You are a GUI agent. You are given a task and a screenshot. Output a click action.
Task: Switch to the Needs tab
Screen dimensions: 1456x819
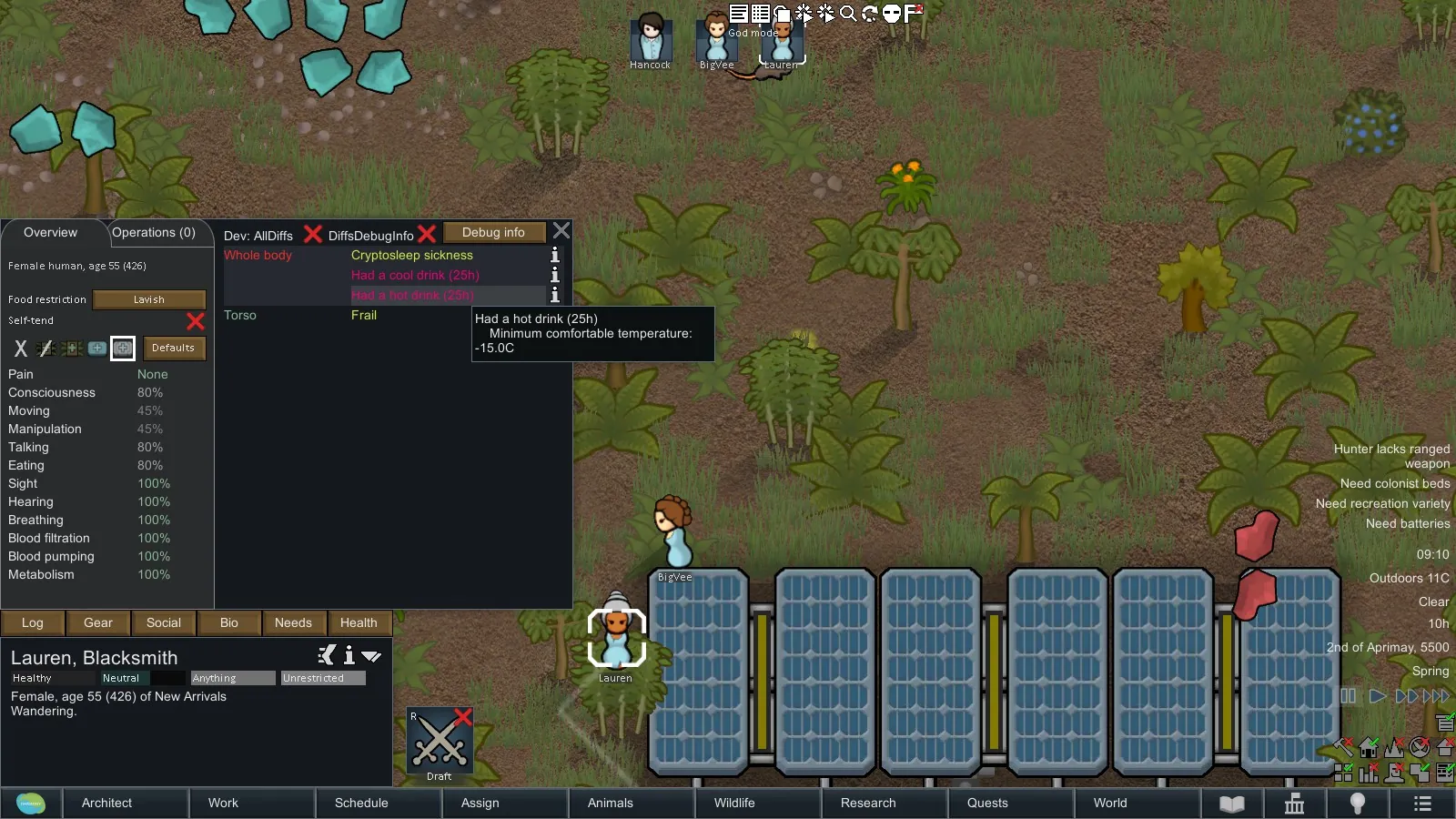click(293, 623)
